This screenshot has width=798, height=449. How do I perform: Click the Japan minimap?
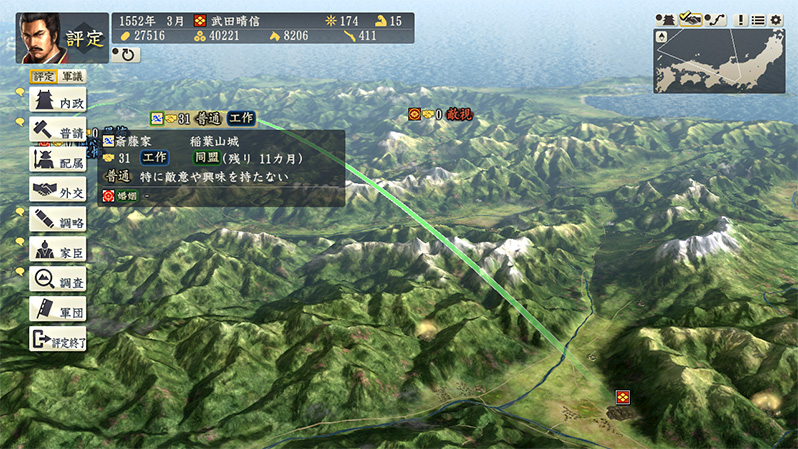(x=719, y=61)
